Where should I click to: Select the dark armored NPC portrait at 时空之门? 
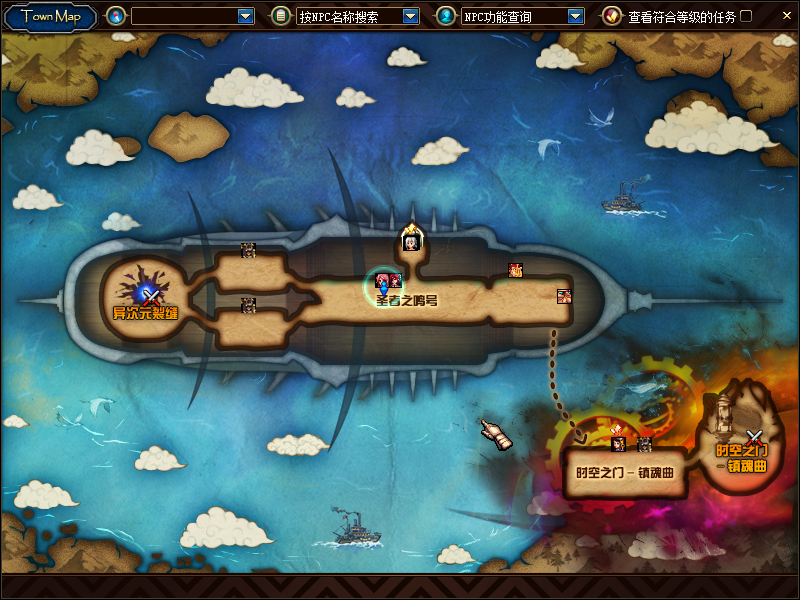[x=645, y=444]
